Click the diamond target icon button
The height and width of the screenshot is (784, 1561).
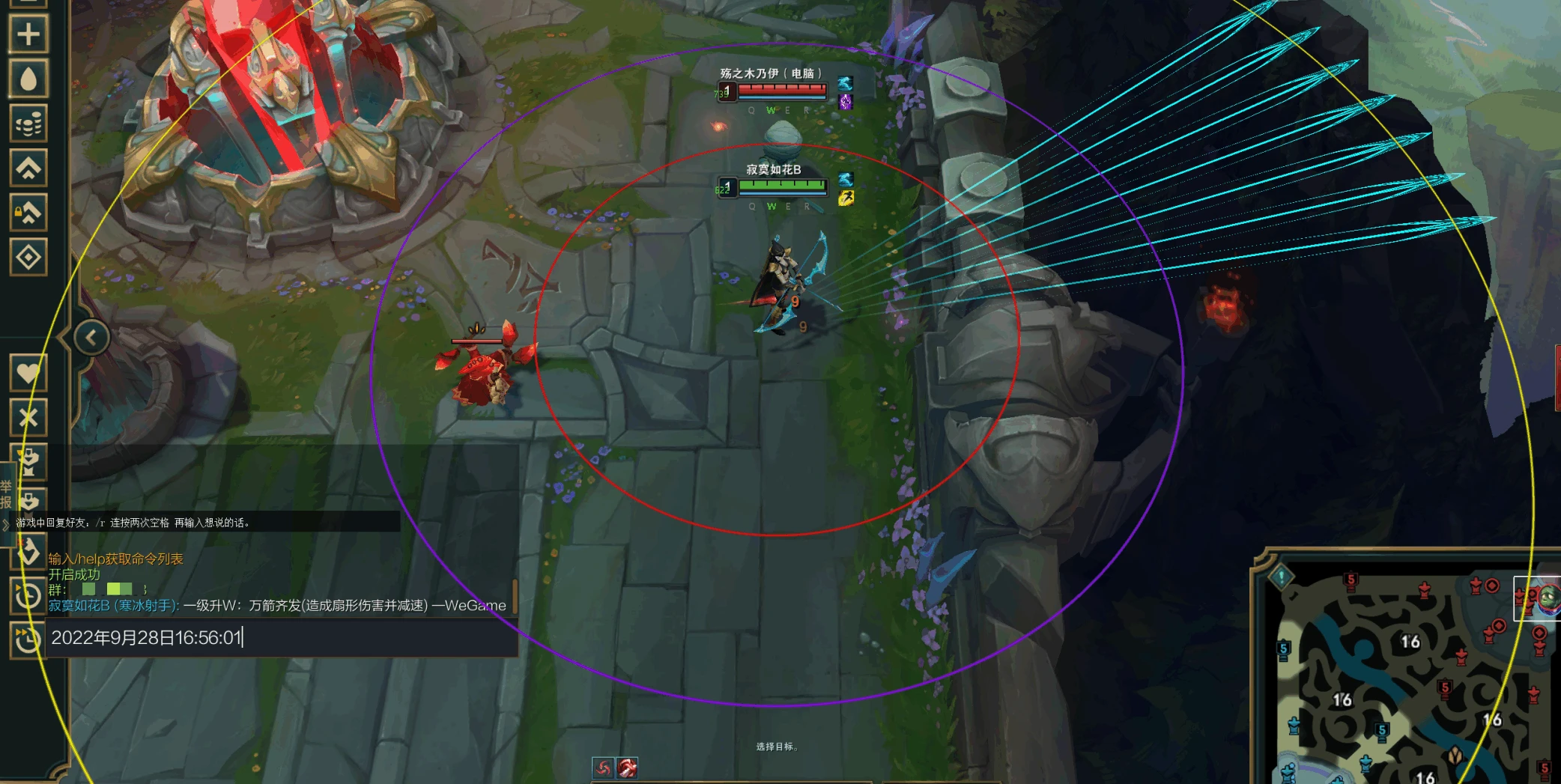(28, 258)
